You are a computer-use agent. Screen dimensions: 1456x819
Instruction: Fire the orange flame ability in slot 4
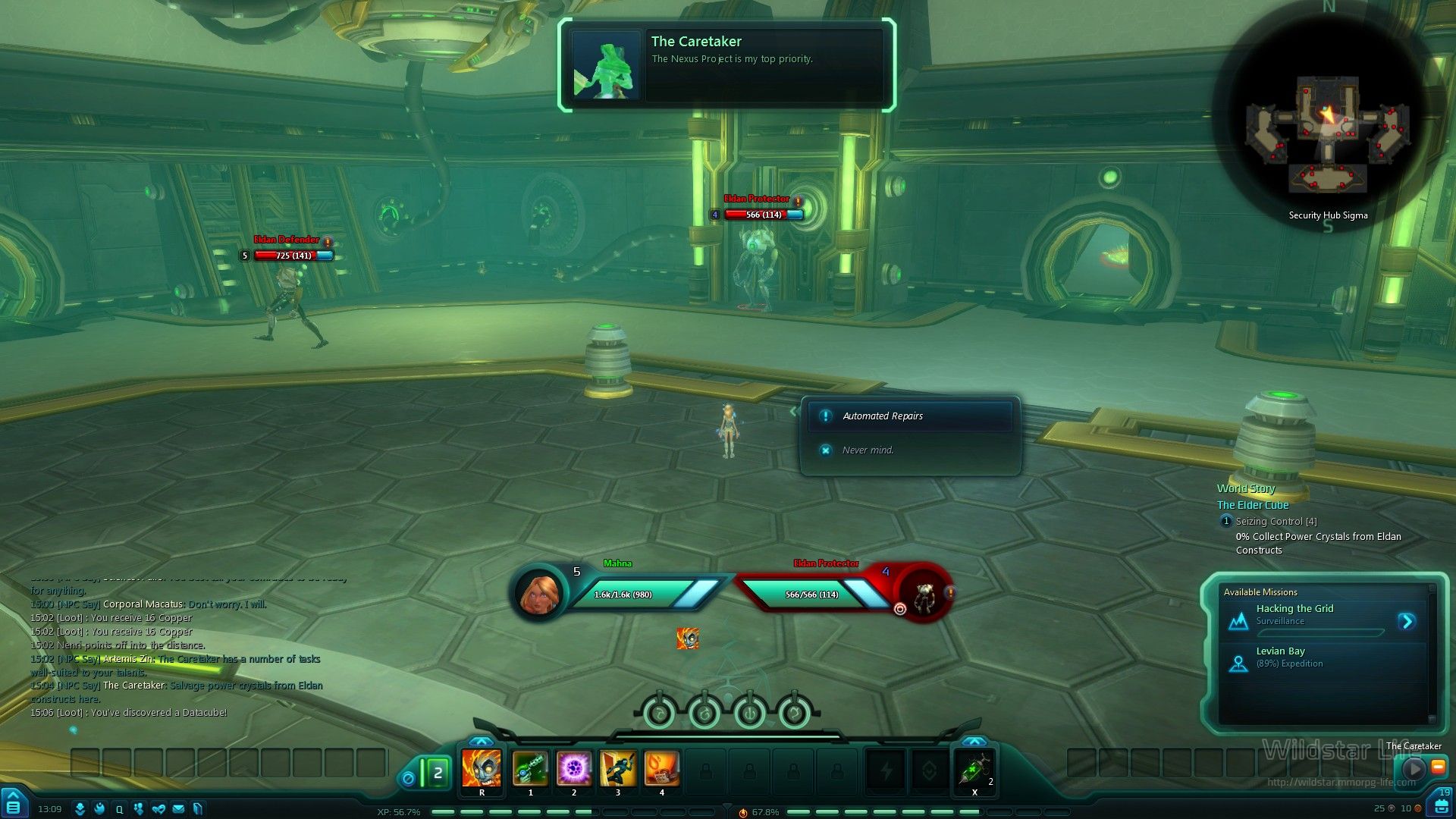click(661, 768)
